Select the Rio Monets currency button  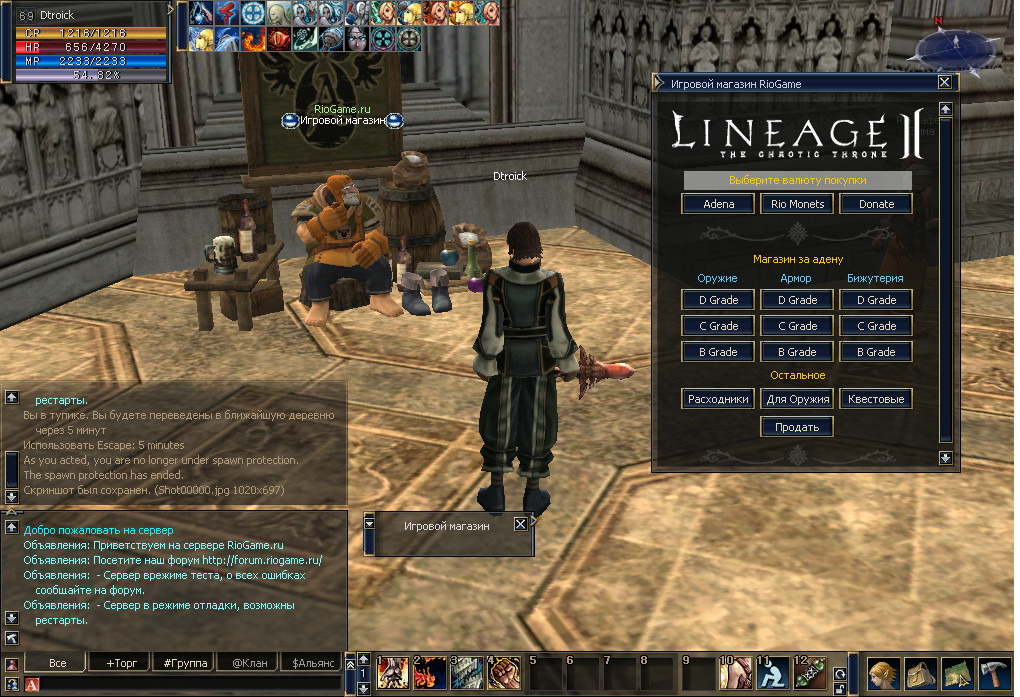point(797,204)
